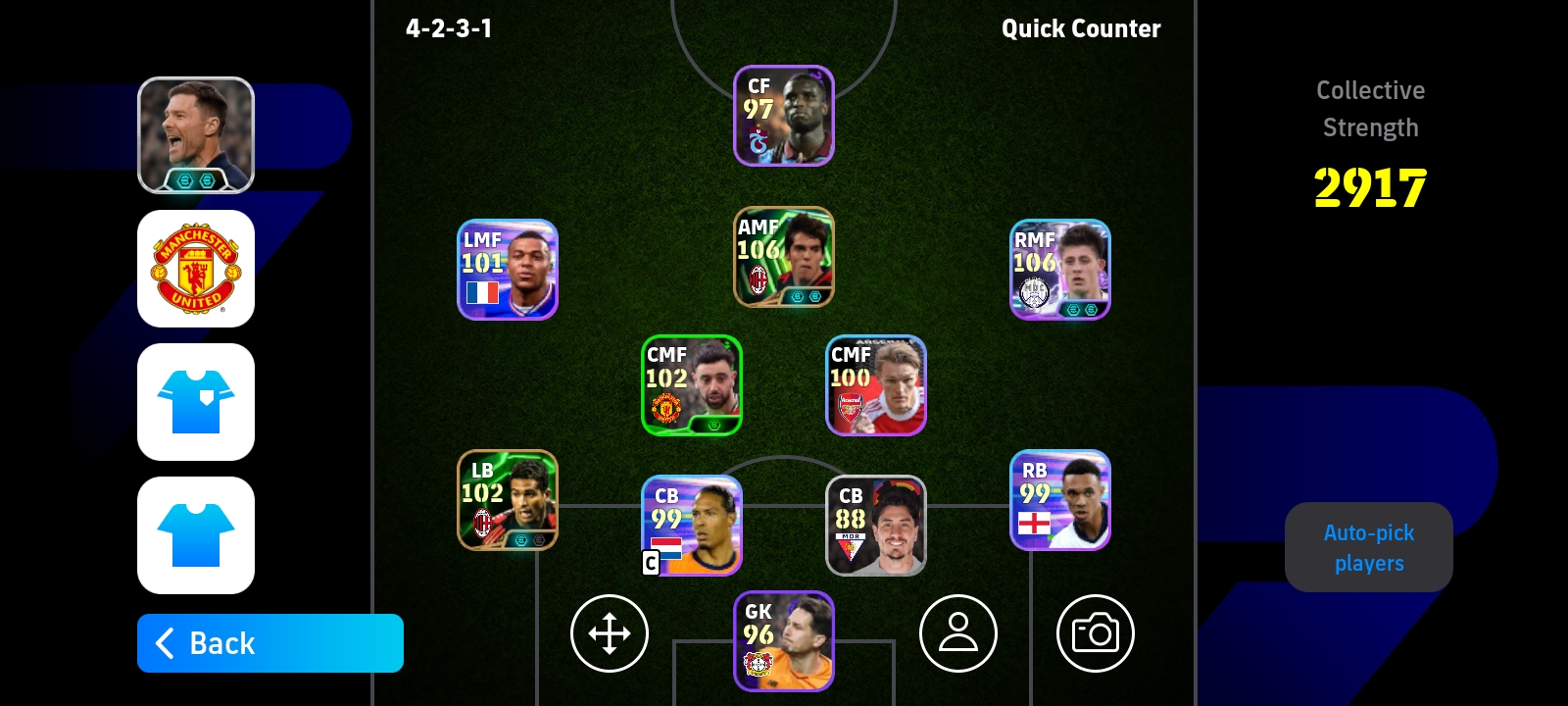Select the CMF card rated 102
Viewport: 1568px width, 706px height.
tap(692, 385)
